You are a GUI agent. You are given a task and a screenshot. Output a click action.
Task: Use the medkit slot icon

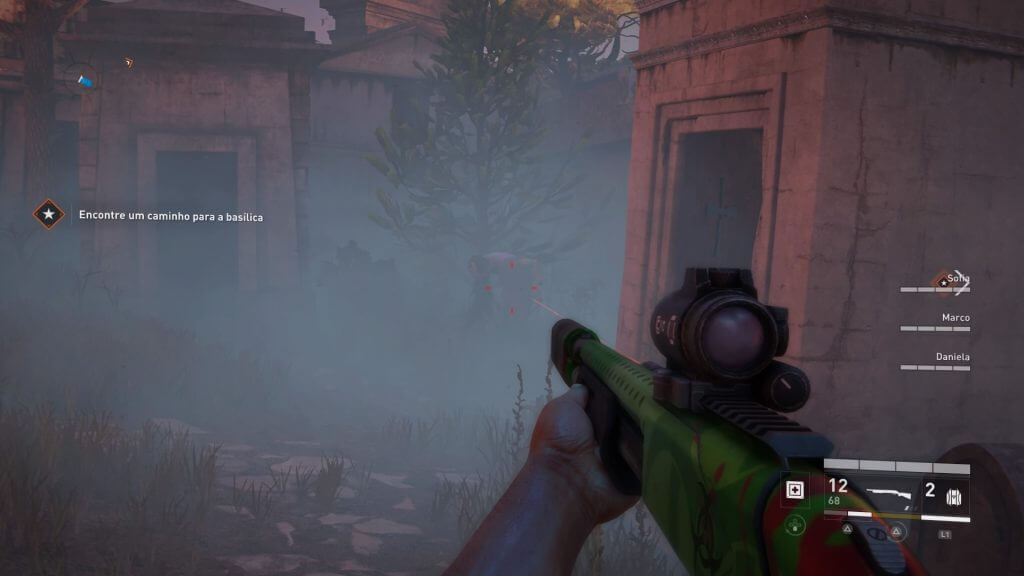pyautogui.click(x=796, y=490)
